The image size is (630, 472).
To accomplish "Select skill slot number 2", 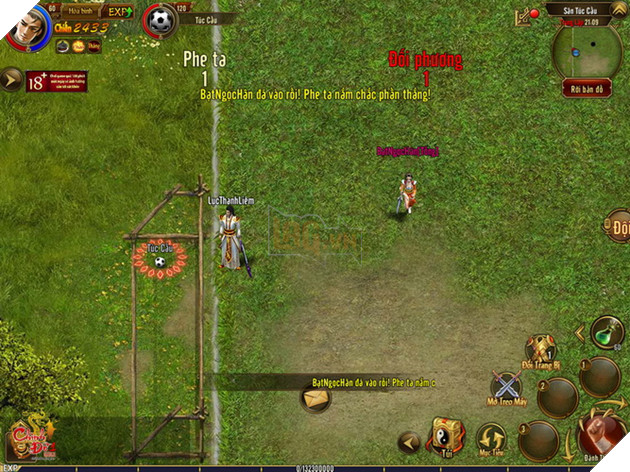I will (557, 397).
